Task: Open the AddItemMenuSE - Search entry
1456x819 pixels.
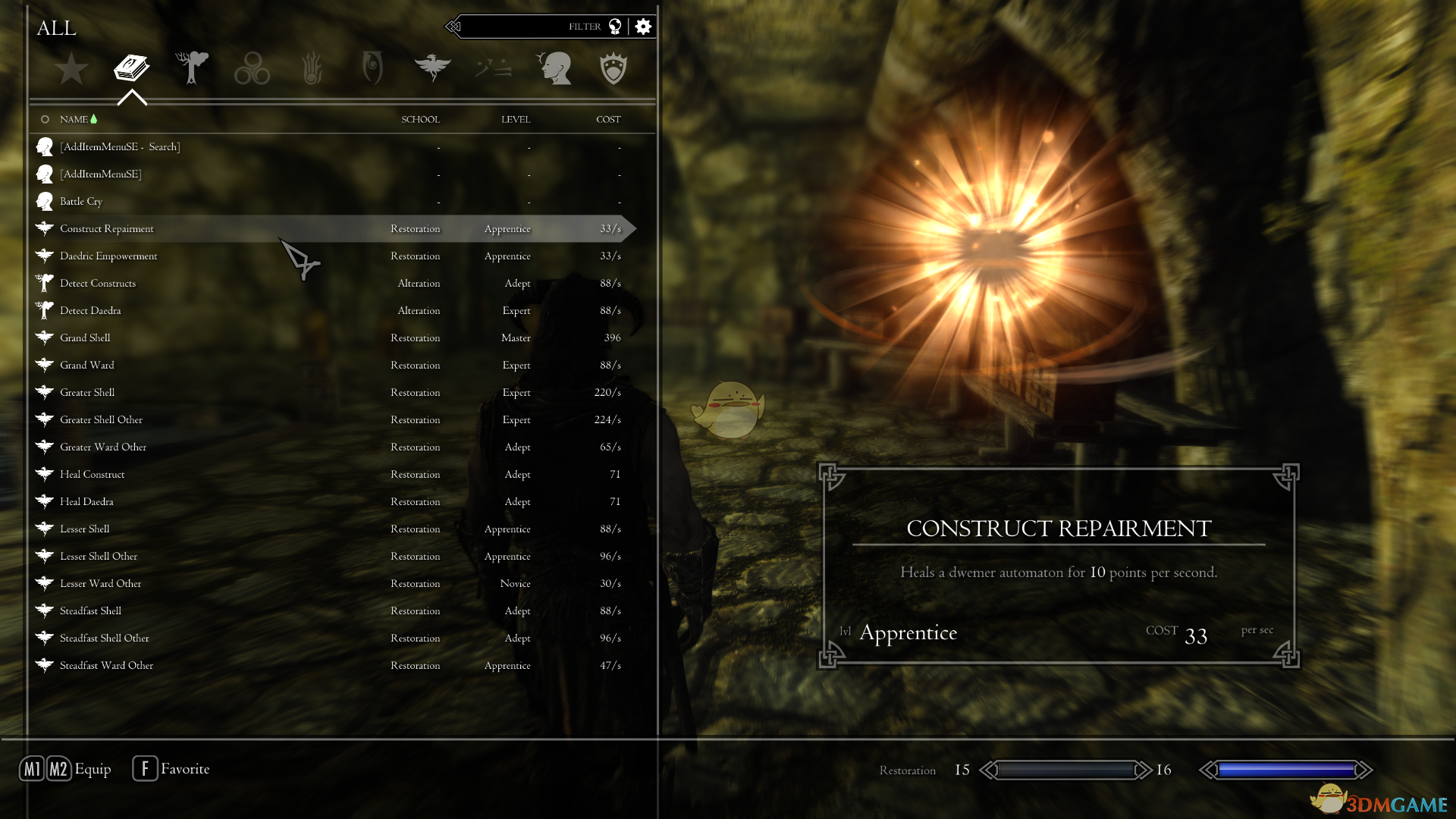Action: pyautogui.click(x=120, y=147)
